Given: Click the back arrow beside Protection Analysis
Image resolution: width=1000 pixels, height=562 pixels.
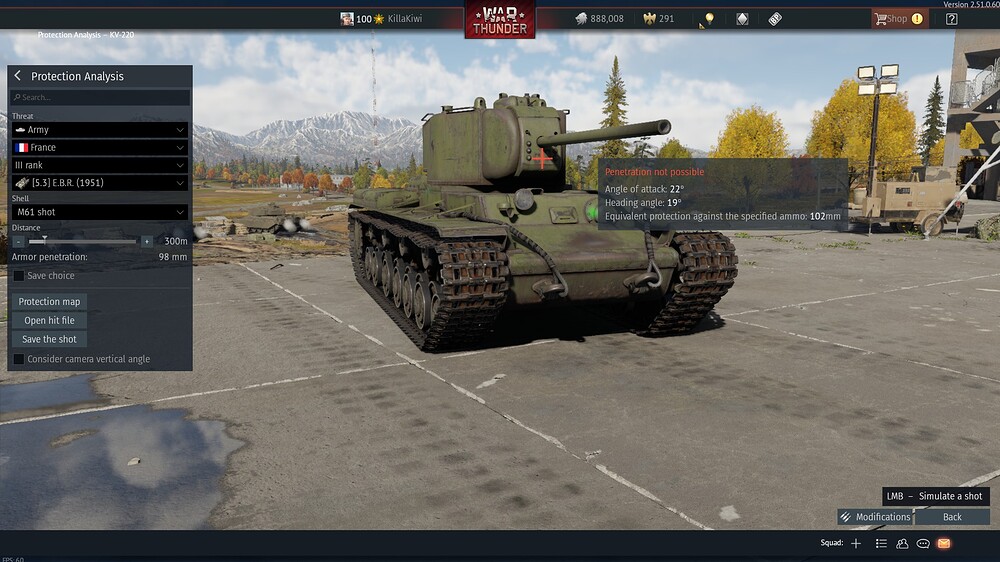Looking at the screenshot, I should [18, 76].
